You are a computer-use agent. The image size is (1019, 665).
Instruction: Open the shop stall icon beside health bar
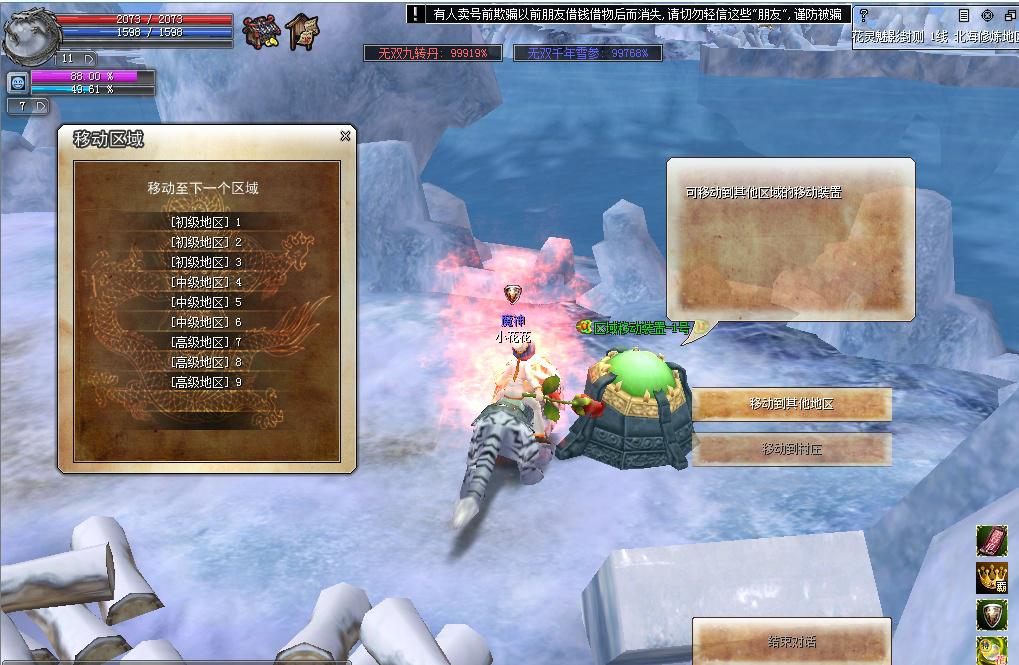(261, 33)
